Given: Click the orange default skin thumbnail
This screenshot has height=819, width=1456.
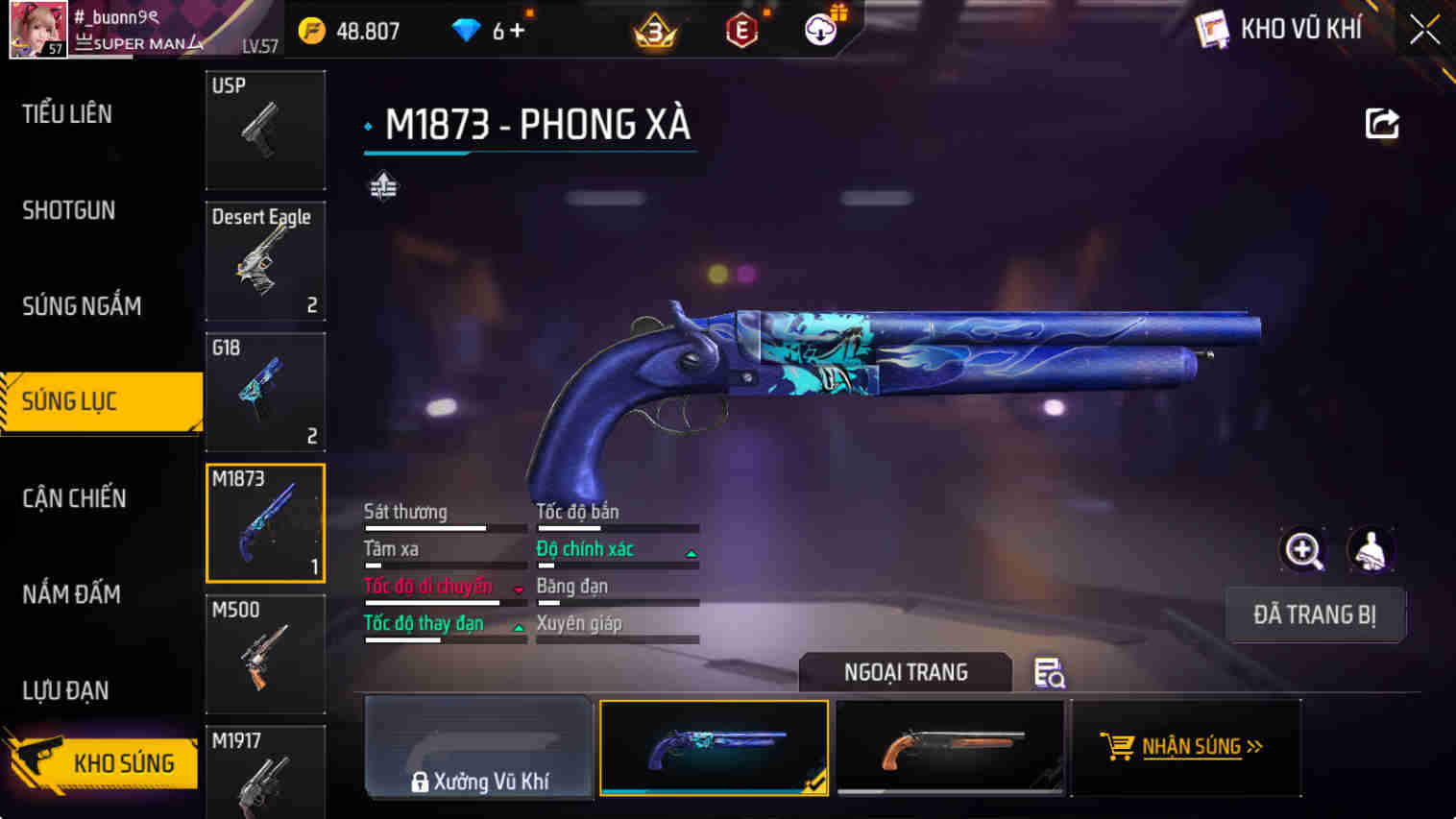Looking at the screenshot, I should click(949, 748).
